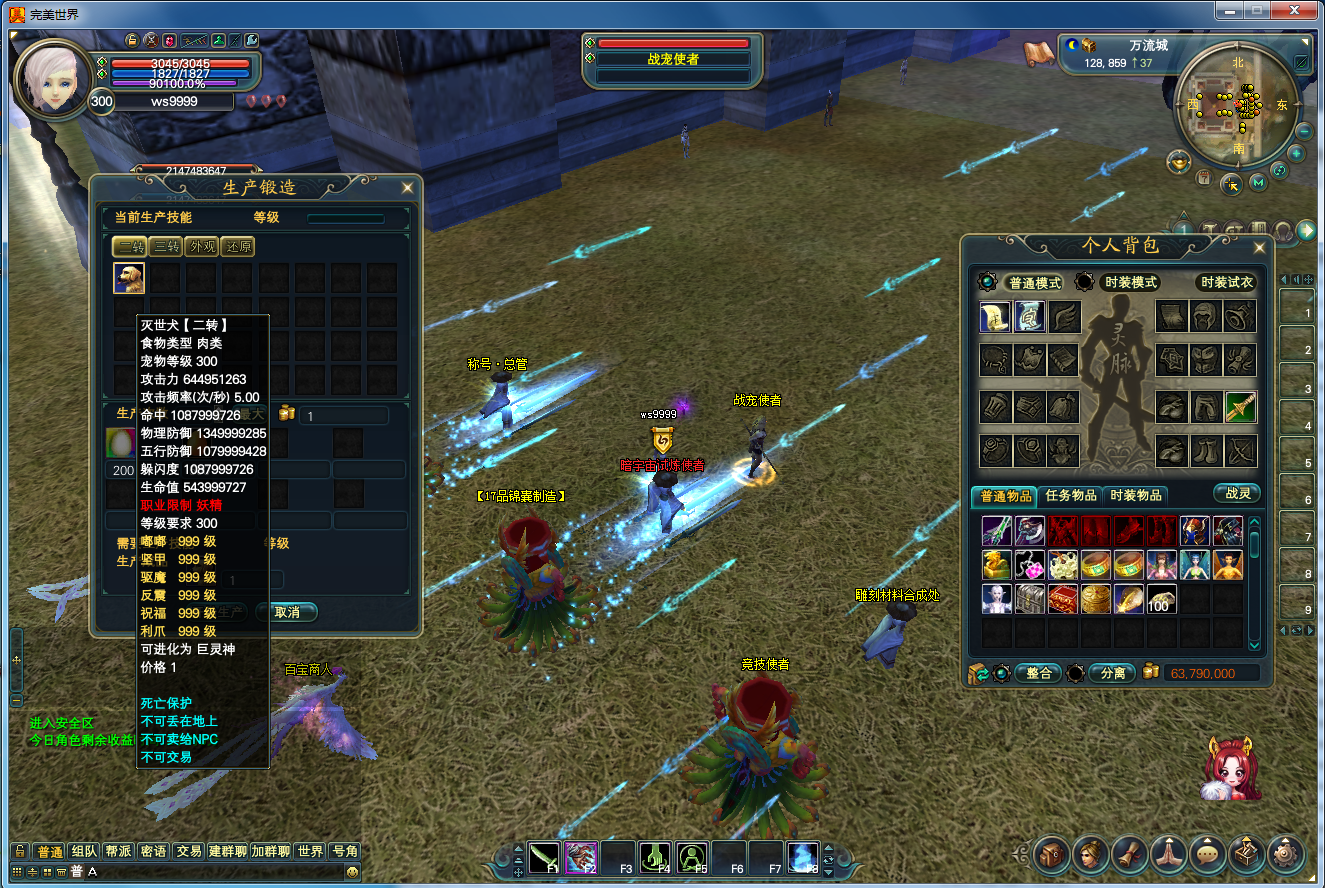Image resolution: width=1325 pixels, height=888 pixels.
Task: Activate the F1 green sword skill
Action: click(x=544, y=858)
